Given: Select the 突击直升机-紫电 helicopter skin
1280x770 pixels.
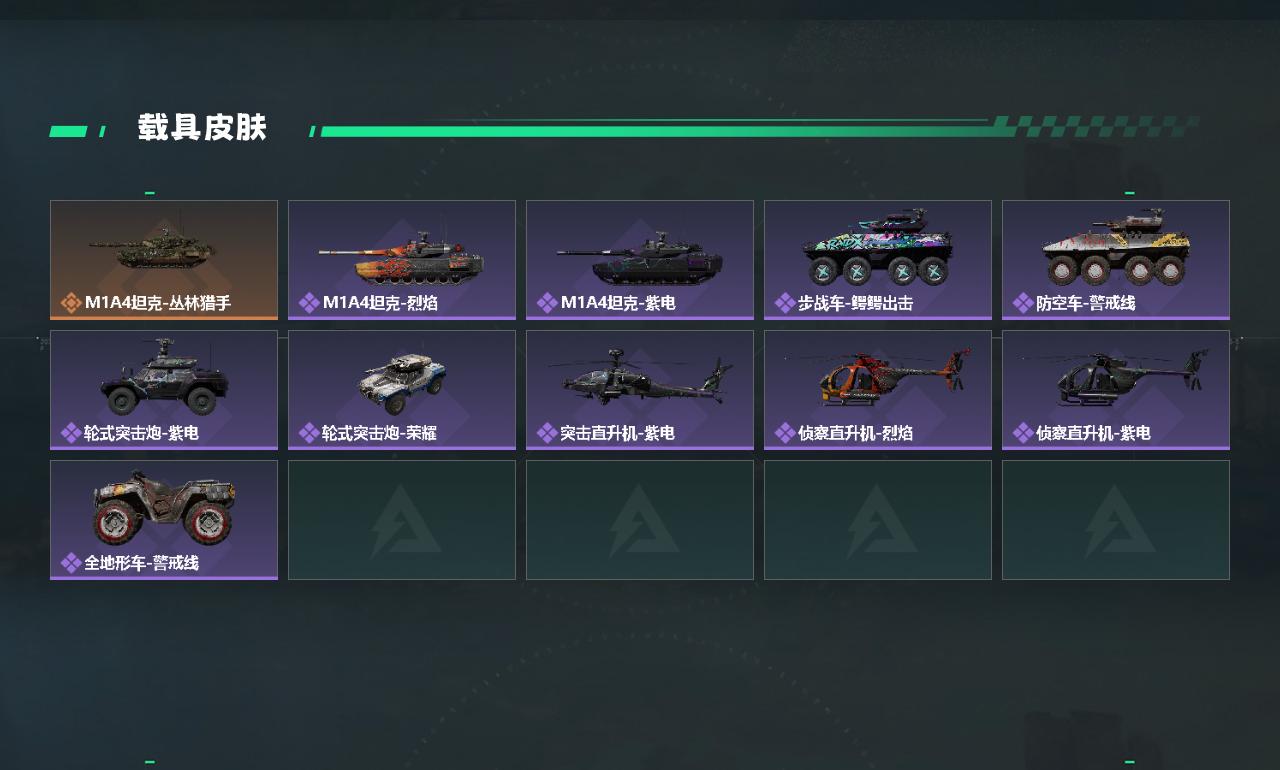Looking at the screenshot, I should (640, 389).
